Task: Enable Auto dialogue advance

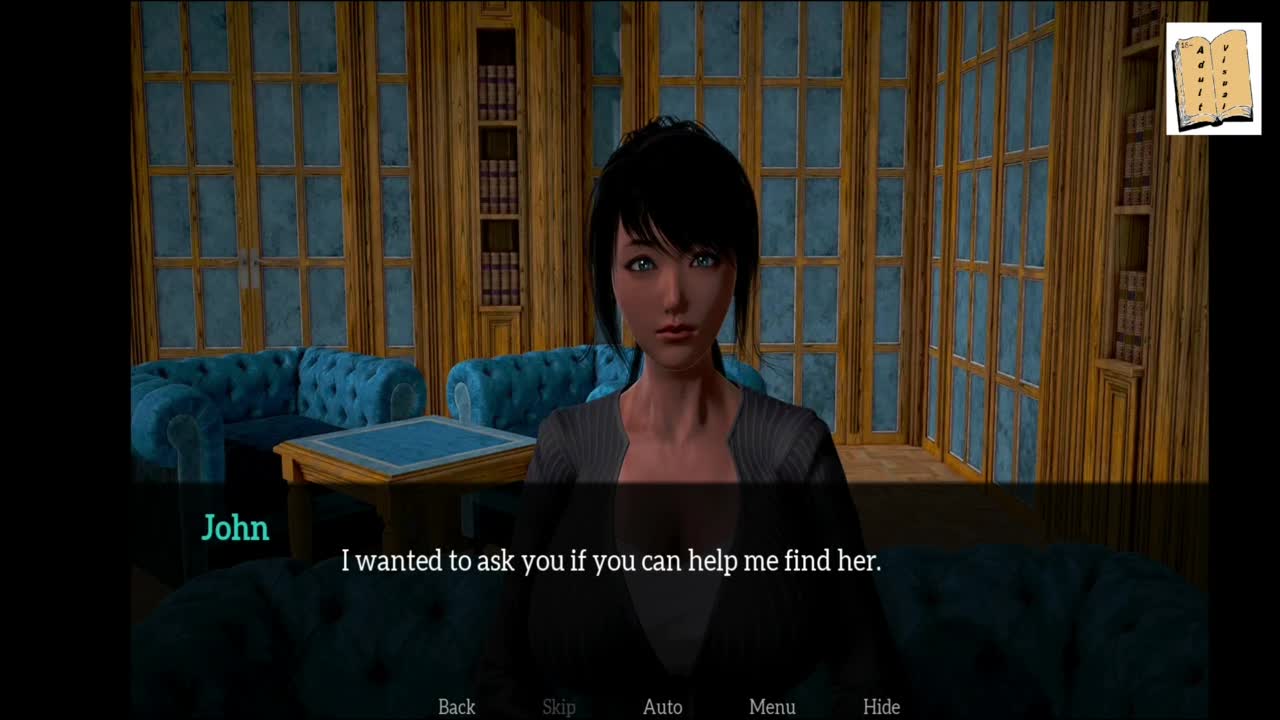Action: (x=662, y=707)
